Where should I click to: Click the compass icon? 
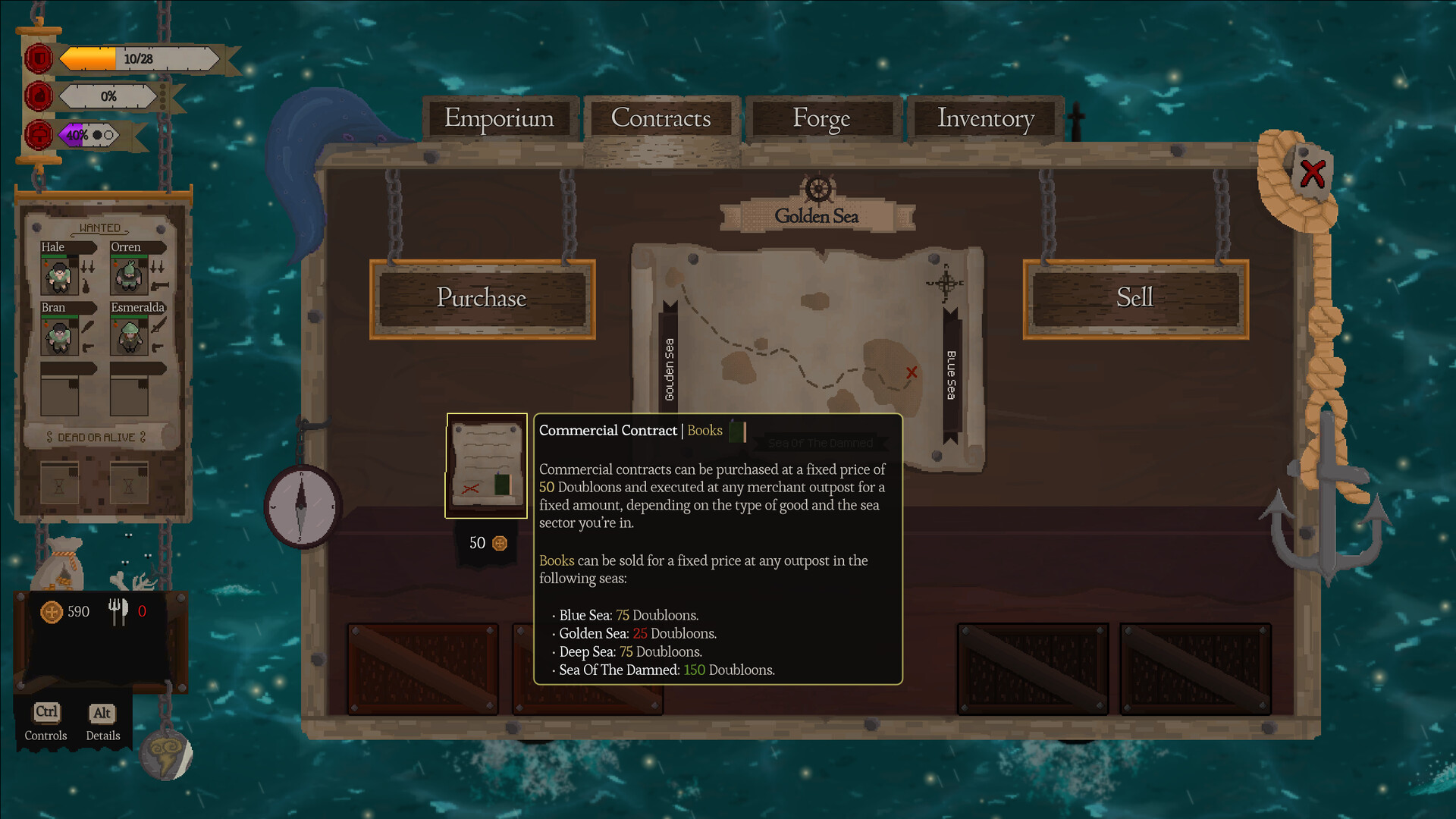tap(302, 506)
